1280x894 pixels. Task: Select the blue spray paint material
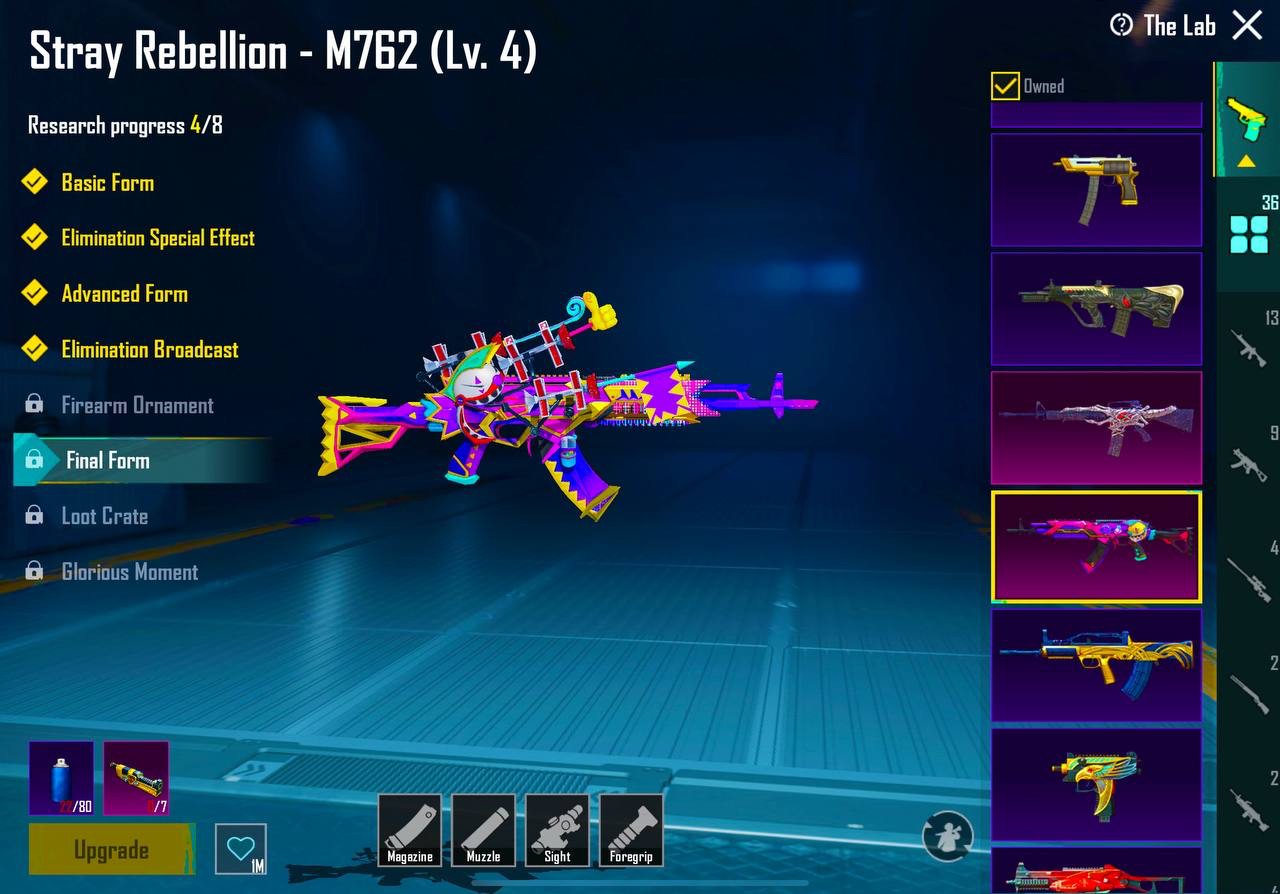(x=61, y=777)
